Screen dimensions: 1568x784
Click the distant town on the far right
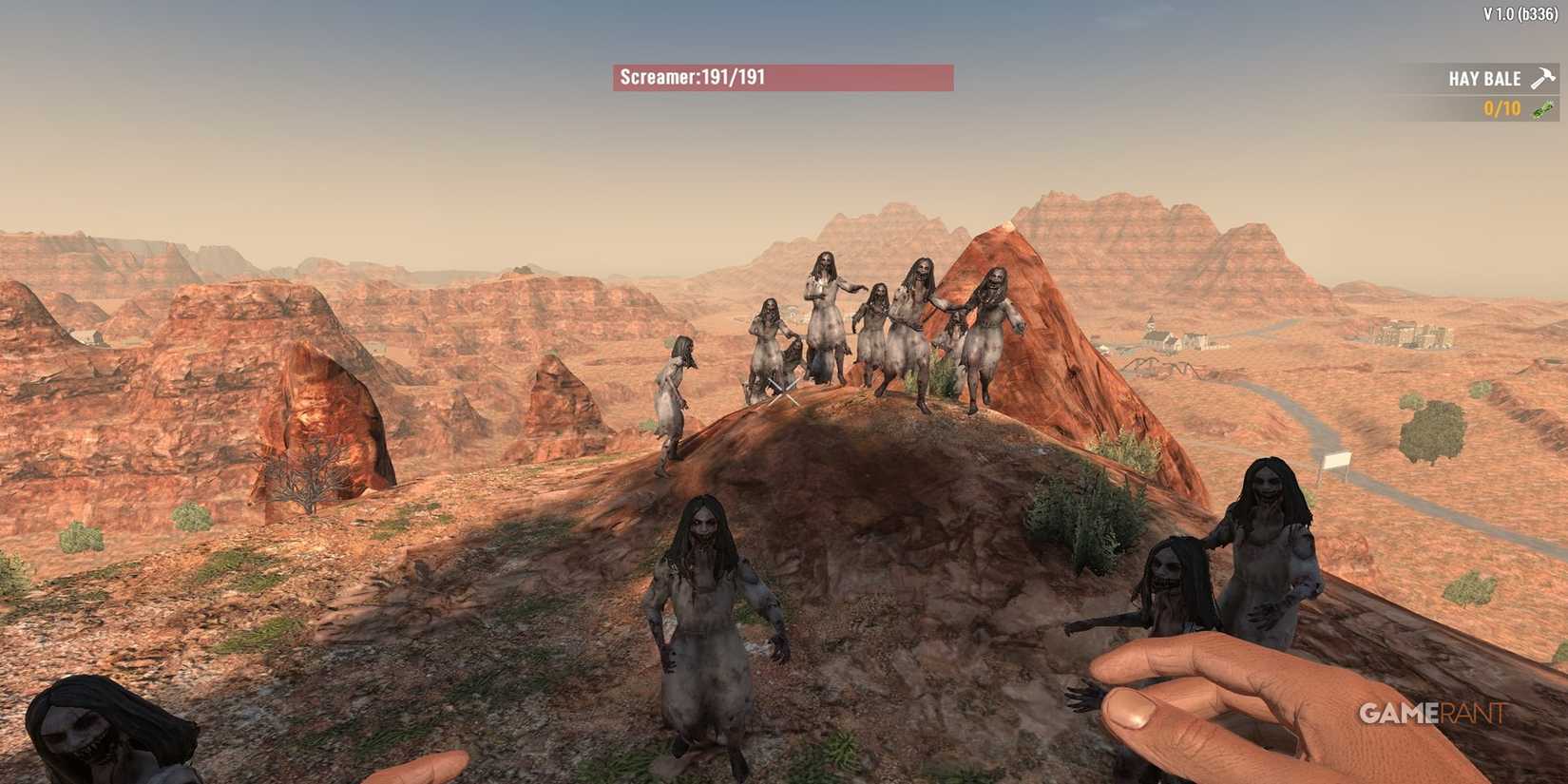(1406, 335)
